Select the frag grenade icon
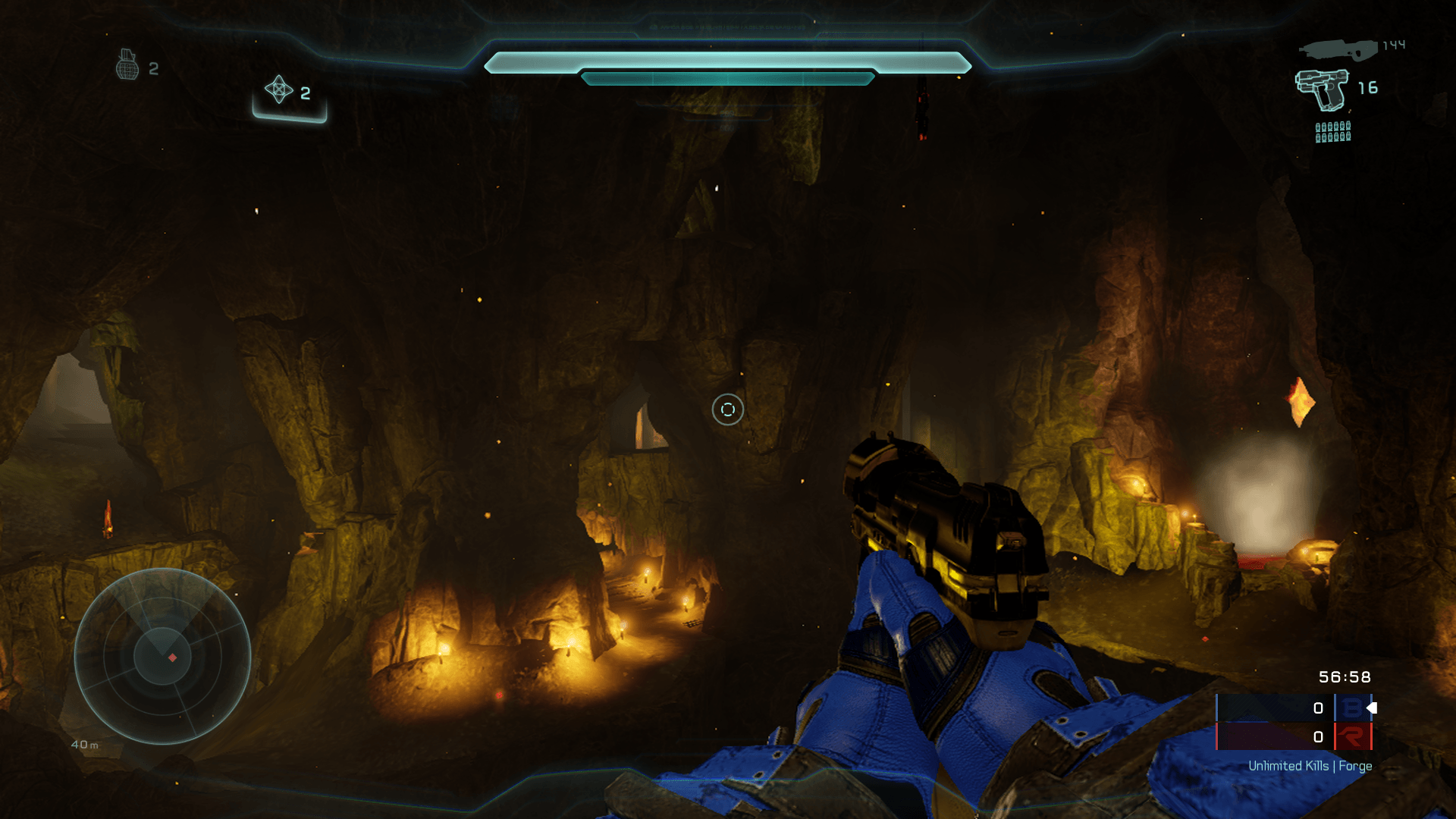1456x819 pixels. (x=127, y=65)
